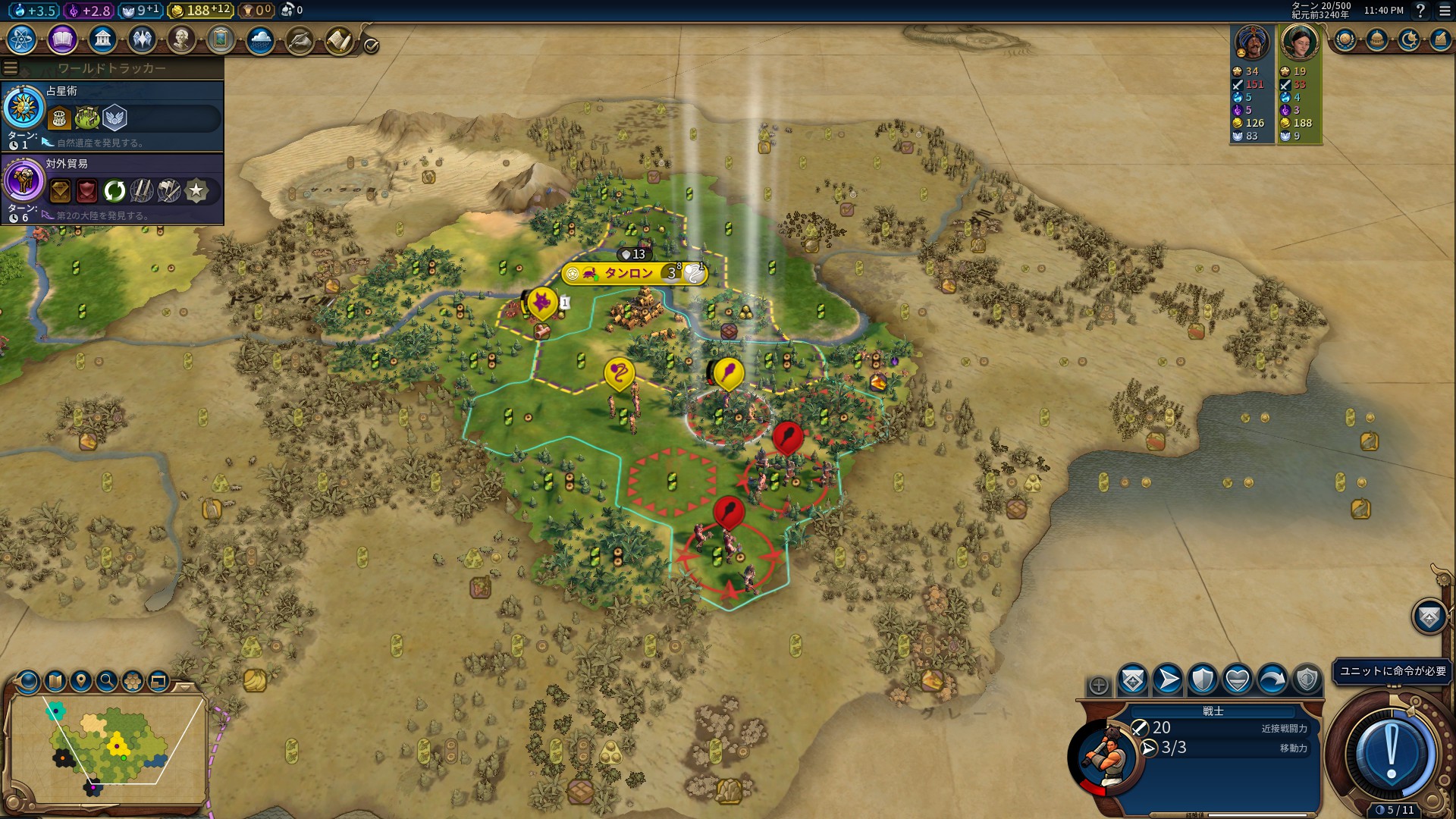Toggle the World Tracker hamburger menu
The image size is (1456, 819).
pos(11,68)
